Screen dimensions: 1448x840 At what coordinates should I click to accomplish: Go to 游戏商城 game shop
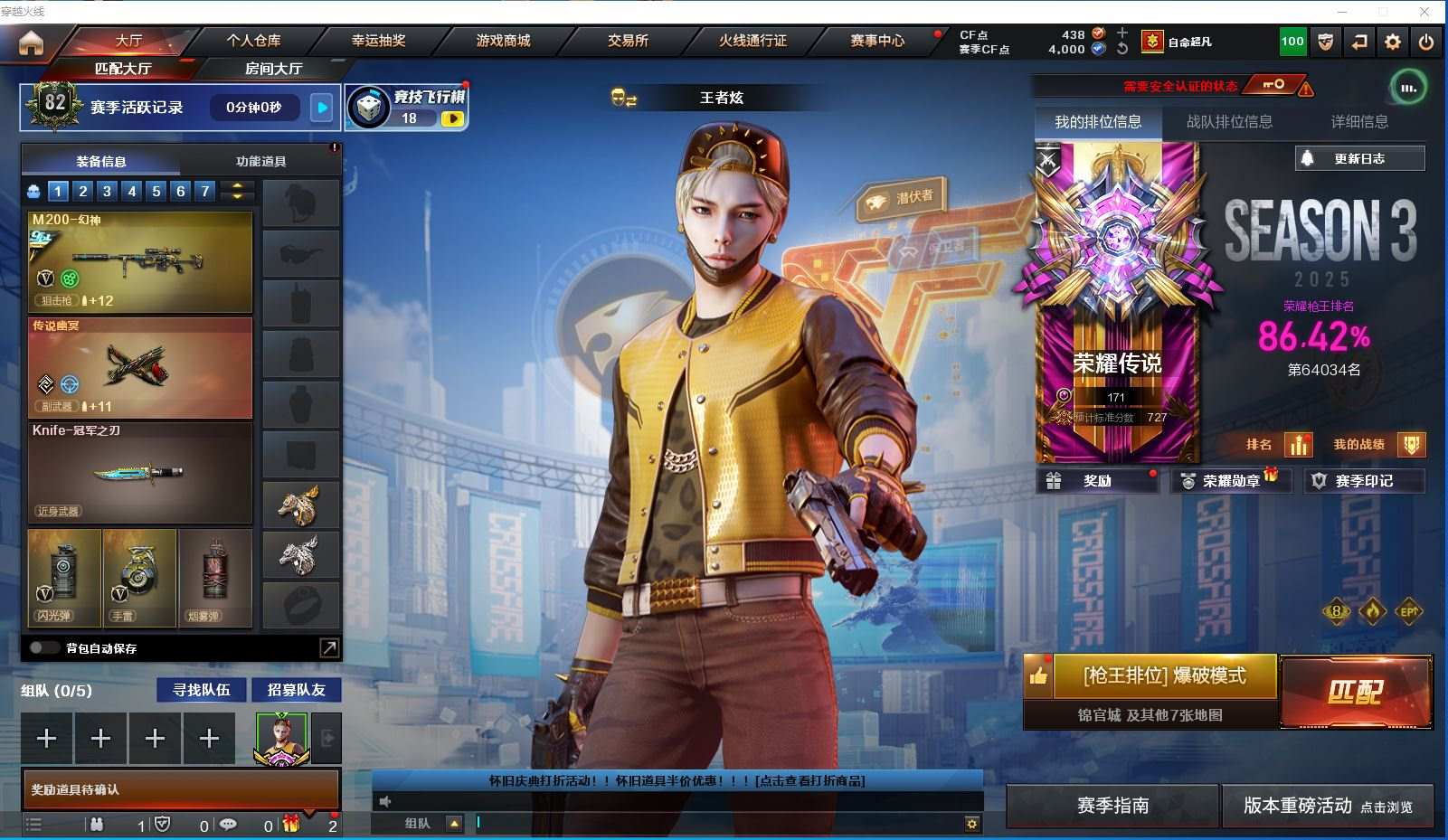click(x=503, y=41)
